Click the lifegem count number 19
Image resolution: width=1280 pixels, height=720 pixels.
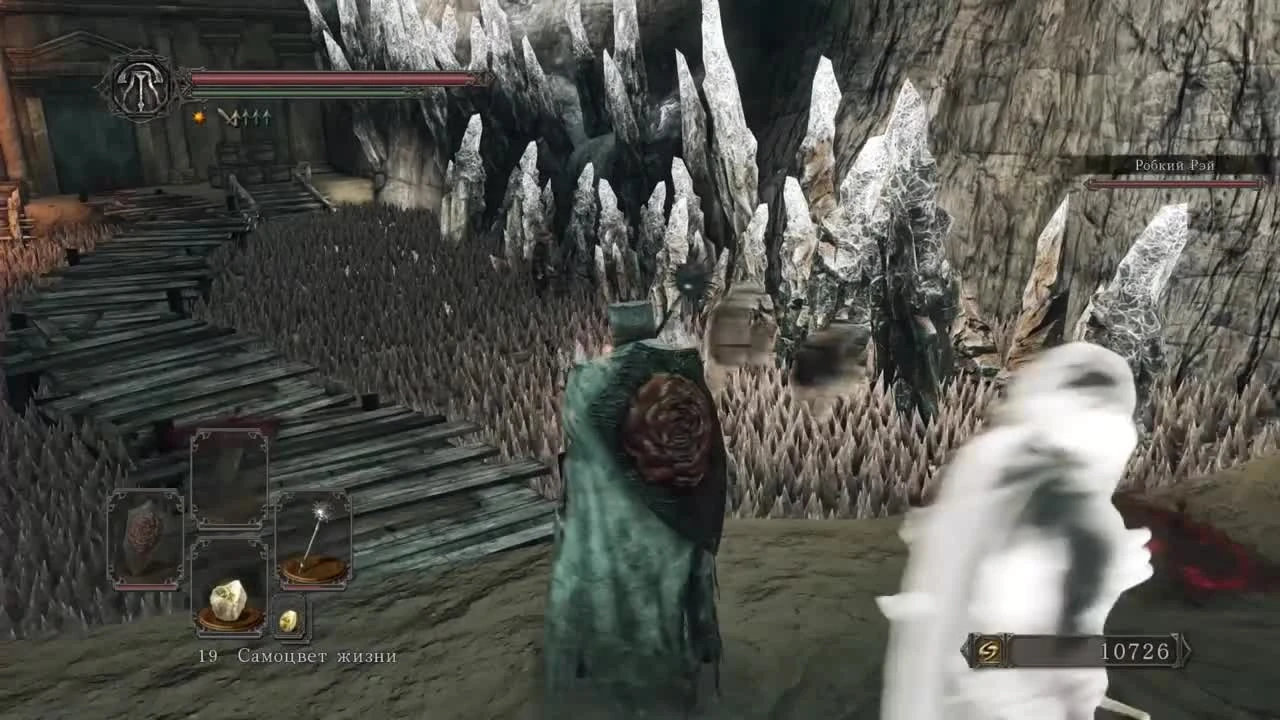pyautogui.click(x=207, y=657)
